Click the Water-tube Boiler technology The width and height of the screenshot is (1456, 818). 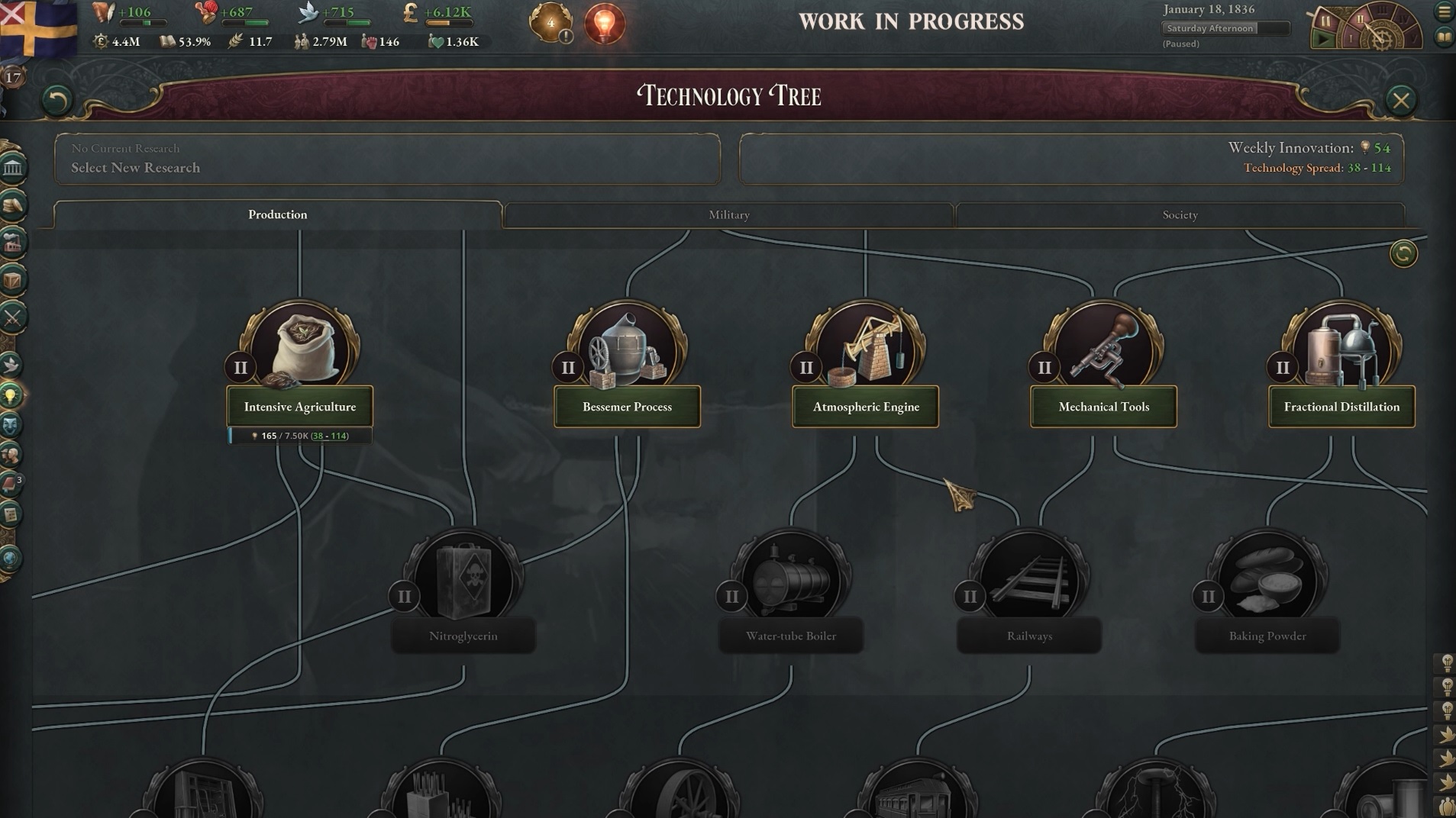click(x=790, y=635)
